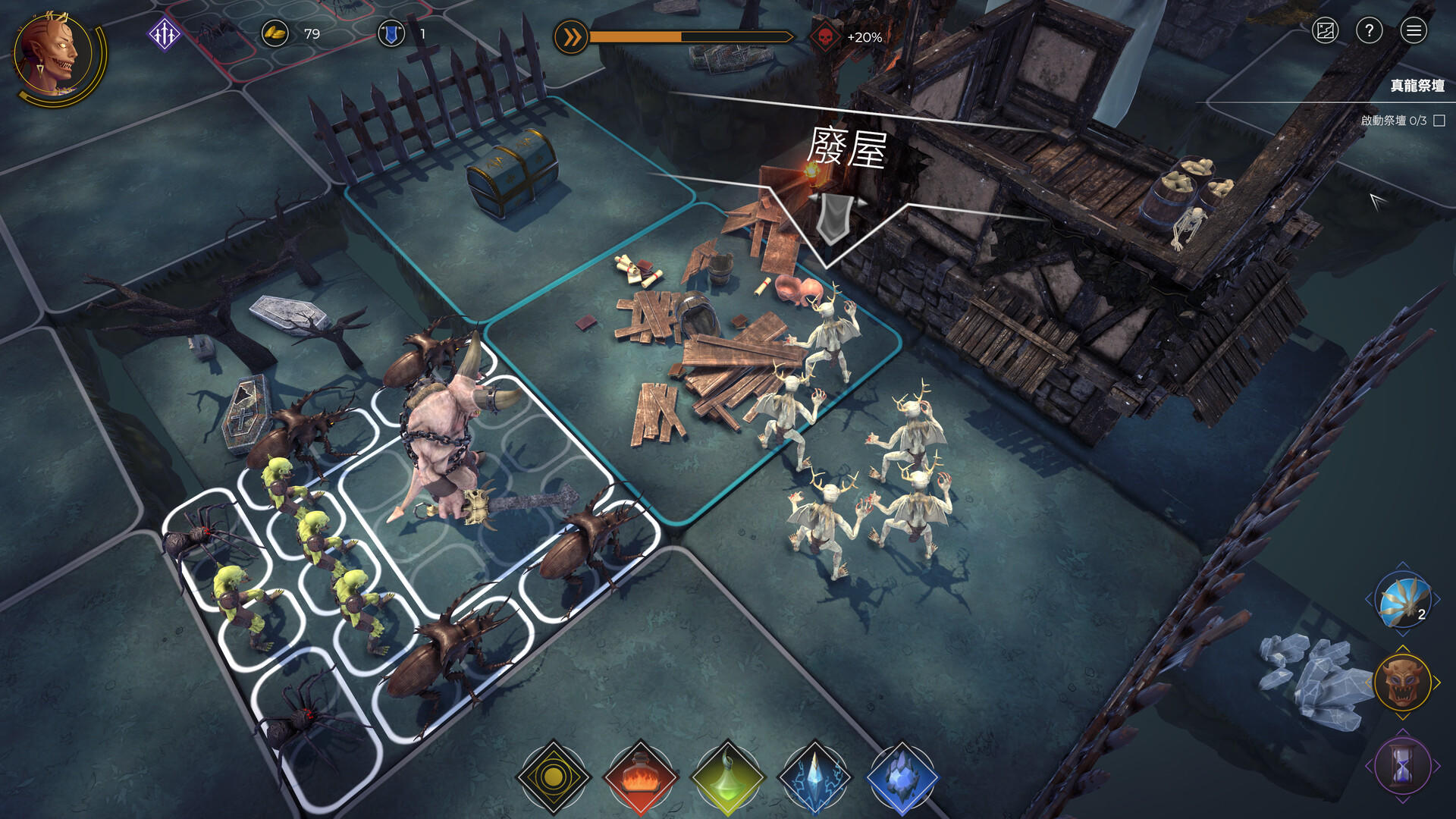Click the blue banner icon
The image size is (1456, 819).
391,34
